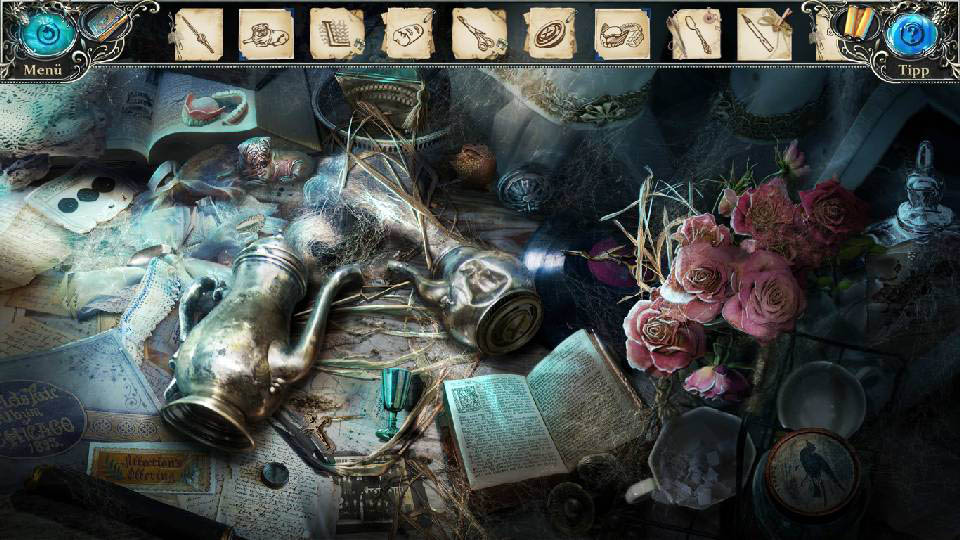Open the journal book icon

coord(104,24)
